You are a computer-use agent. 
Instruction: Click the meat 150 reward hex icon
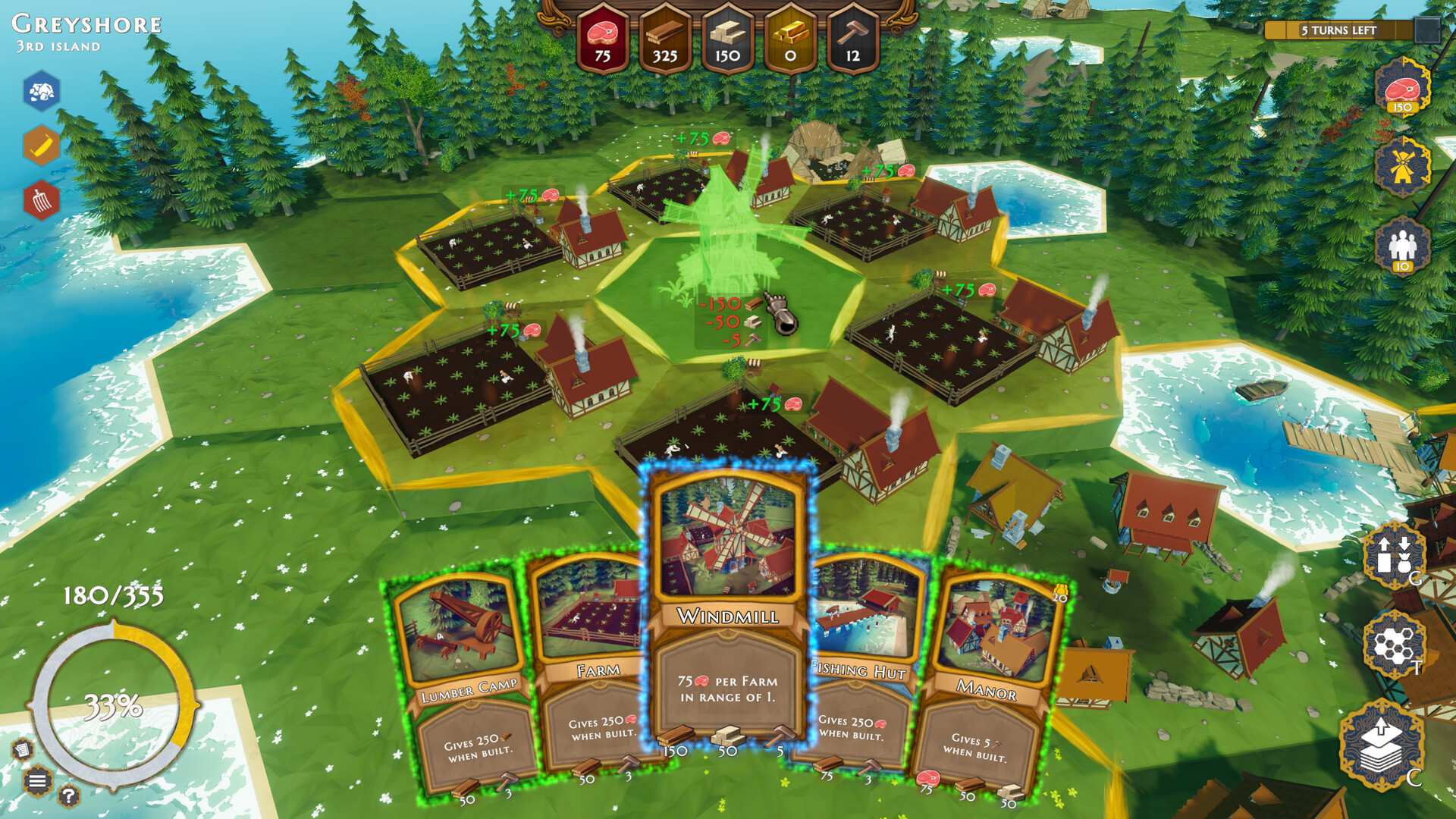point(1402,93)
